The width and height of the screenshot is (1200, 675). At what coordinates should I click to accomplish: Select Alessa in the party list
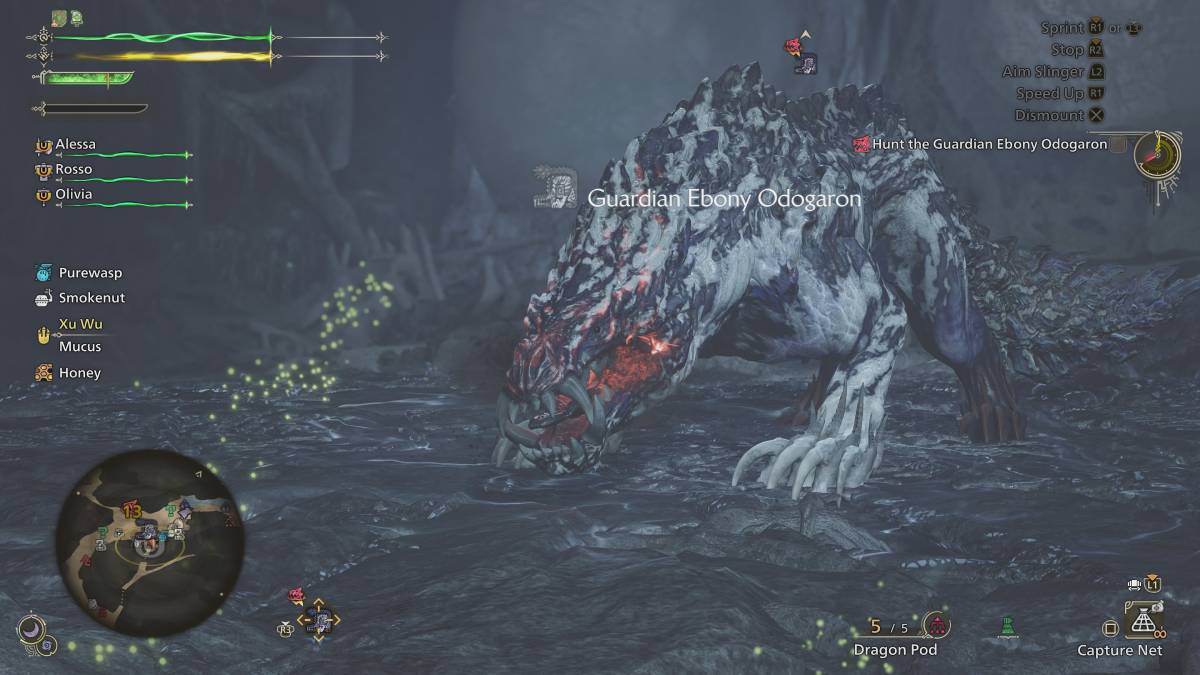pyautogui.click(x=75, y=144)
